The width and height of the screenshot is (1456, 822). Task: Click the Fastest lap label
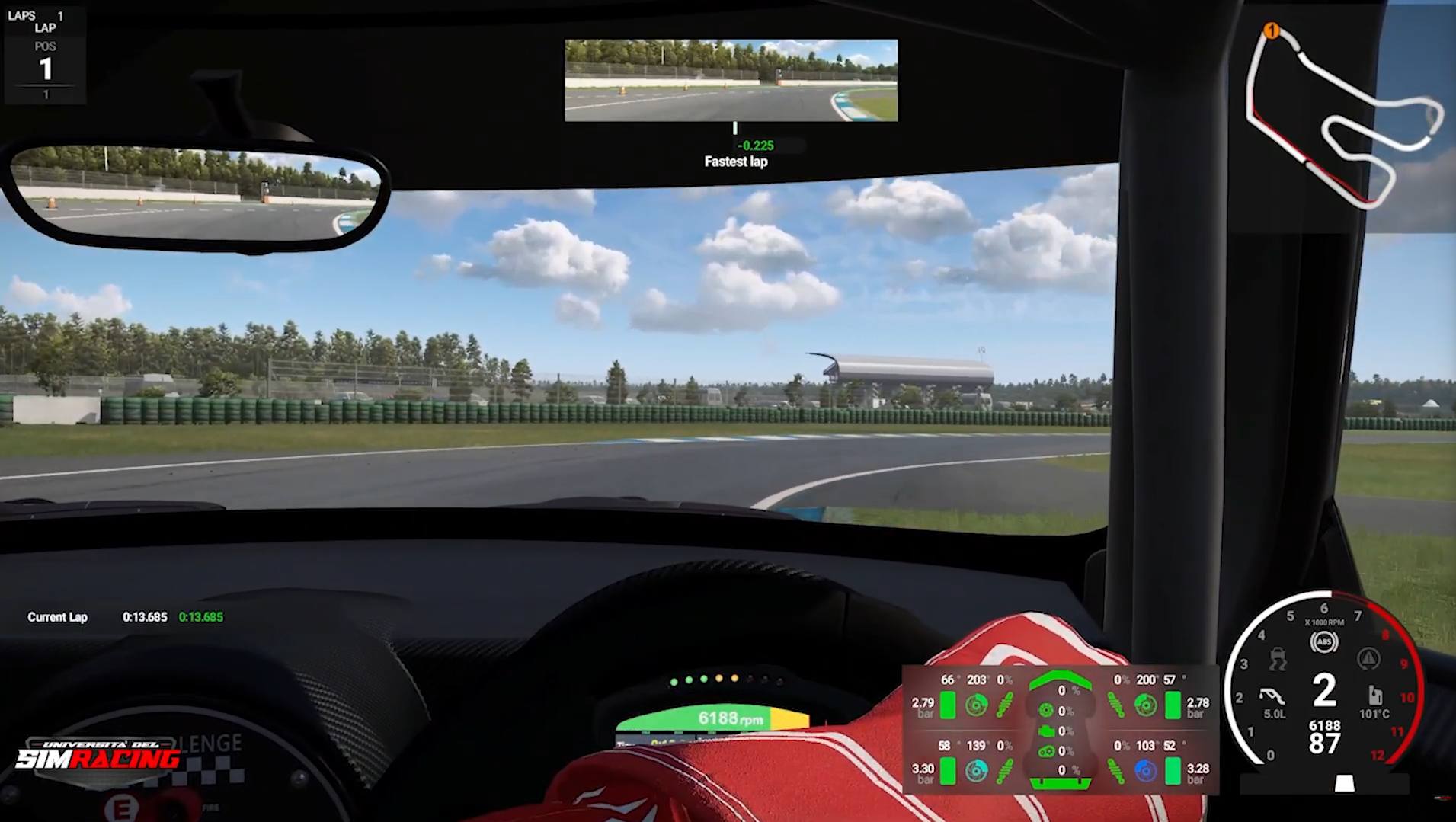734,162
